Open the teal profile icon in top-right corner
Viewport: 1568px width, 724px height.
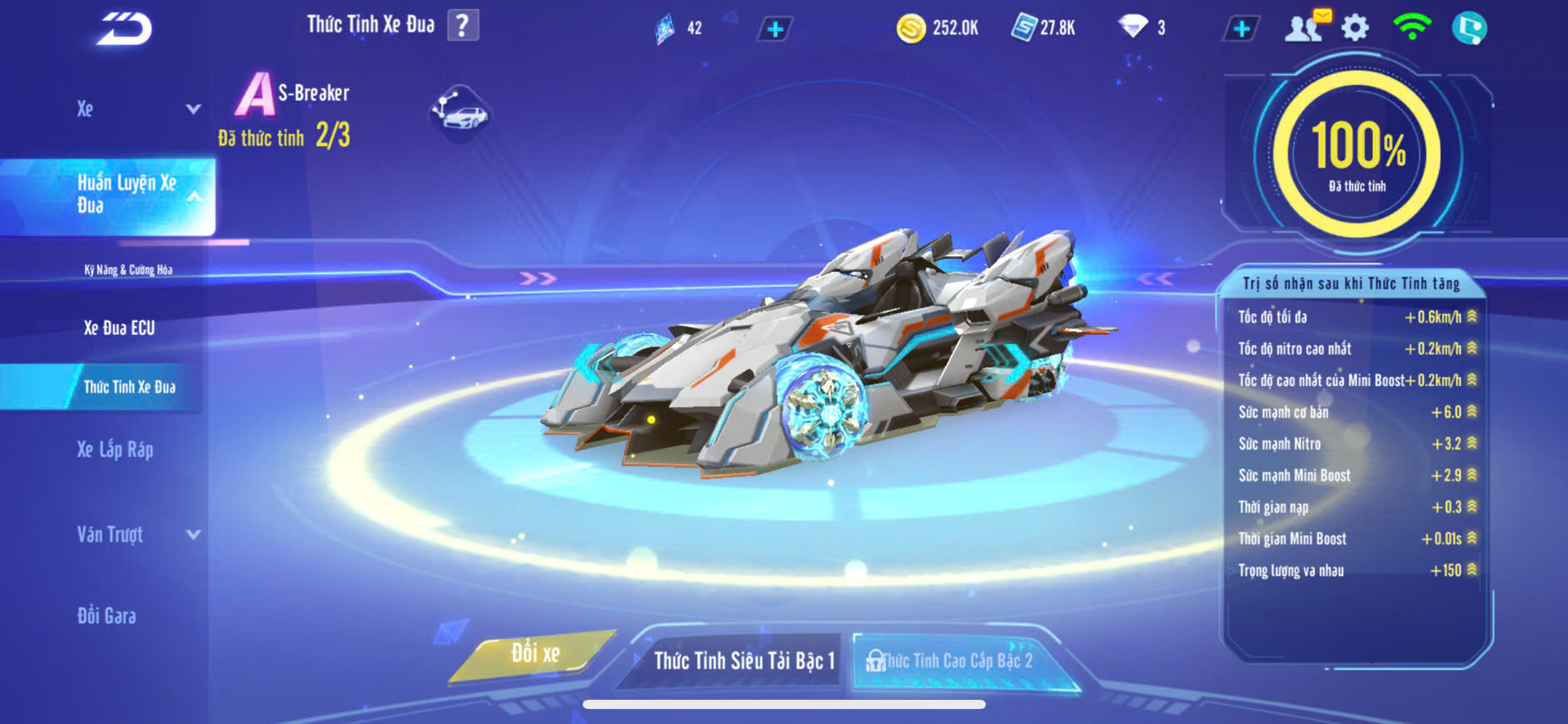(x=1469, y=28)
